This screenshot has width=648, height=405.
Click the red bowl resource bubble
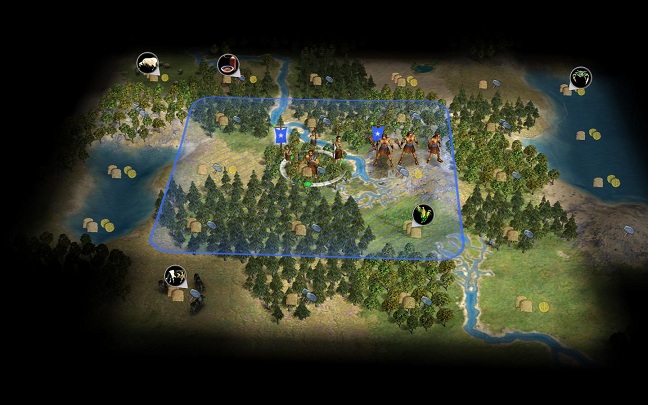[x=229, y=65]
